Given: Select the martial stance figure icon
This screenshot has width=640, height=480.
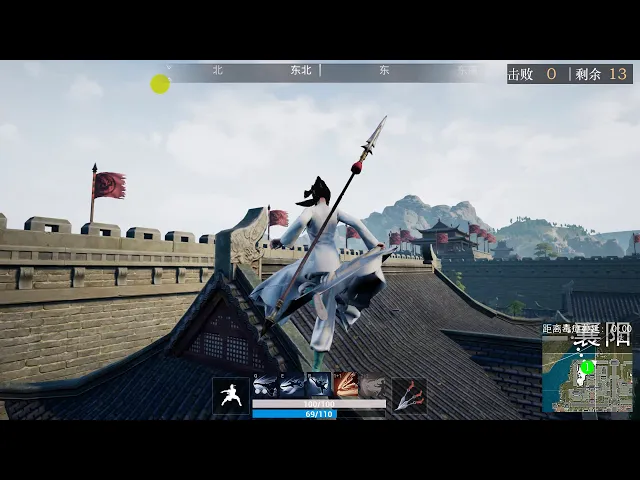Looking at the screenshot, I should [x=231, y=395].
